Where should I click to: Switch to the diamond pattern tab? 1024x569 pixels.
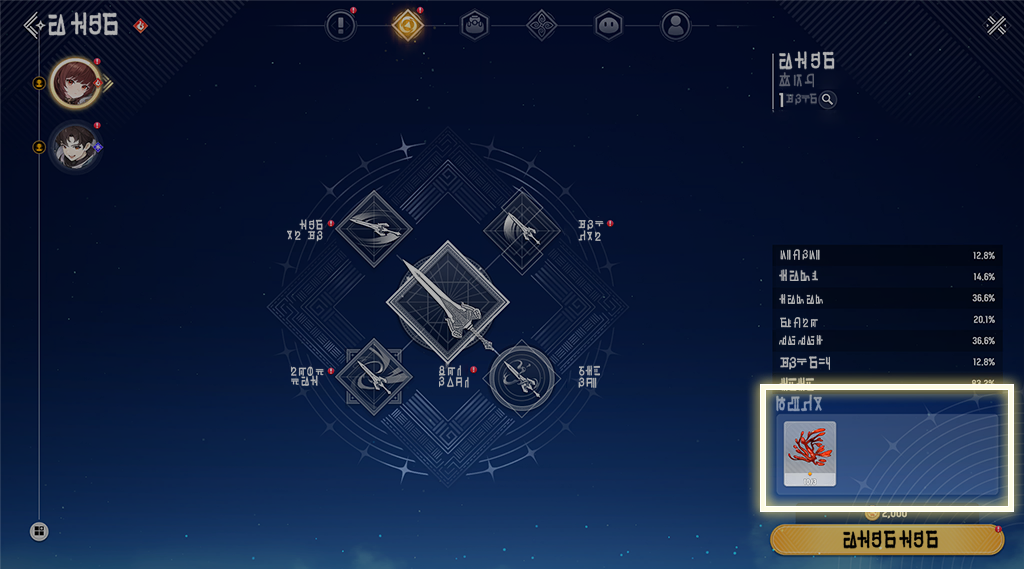[x=541, y=25]
